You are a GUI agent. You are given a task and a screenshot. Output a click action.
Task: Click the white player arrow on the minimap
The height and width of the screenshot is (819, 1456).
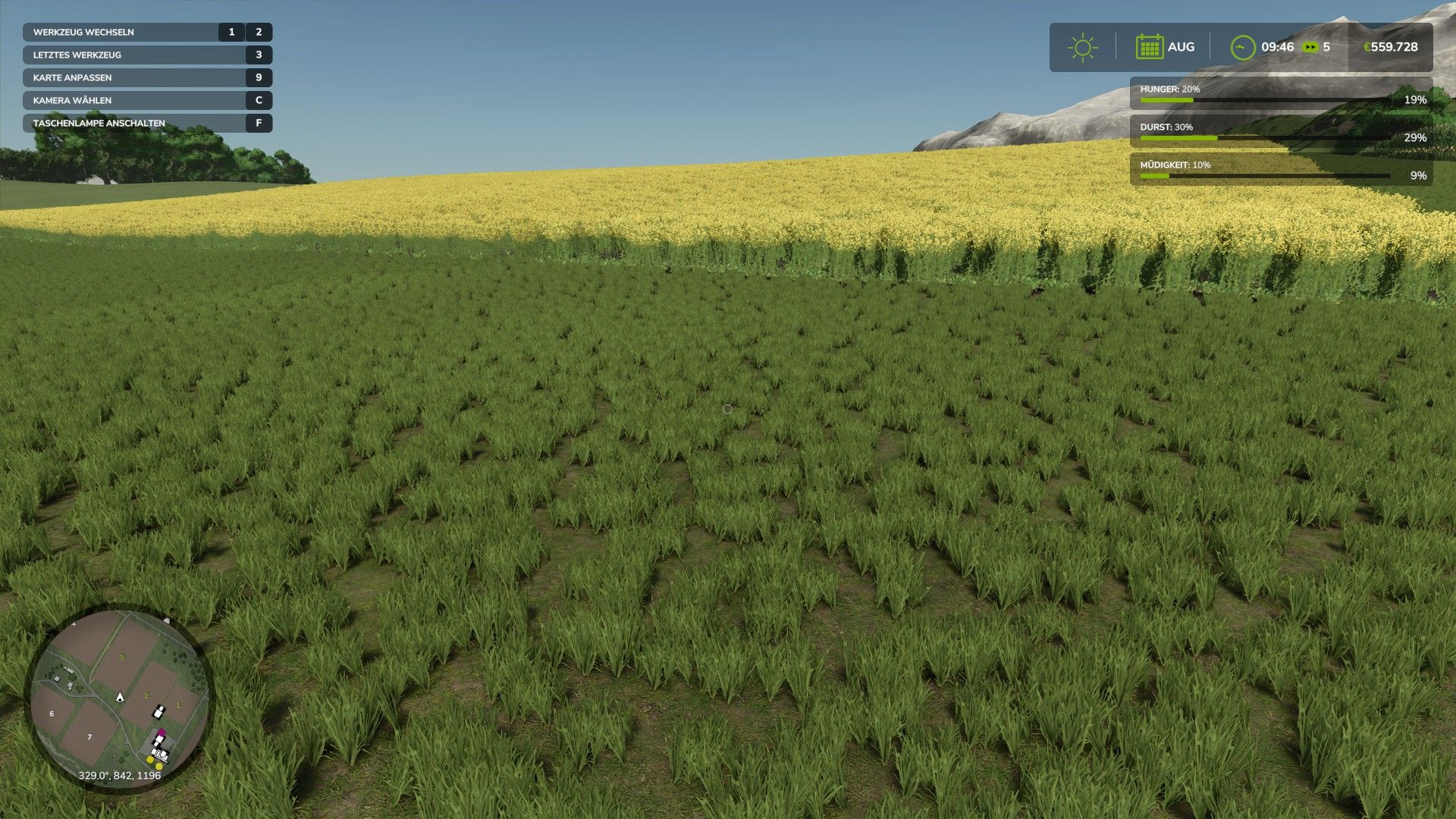click(x=119, y=696)
